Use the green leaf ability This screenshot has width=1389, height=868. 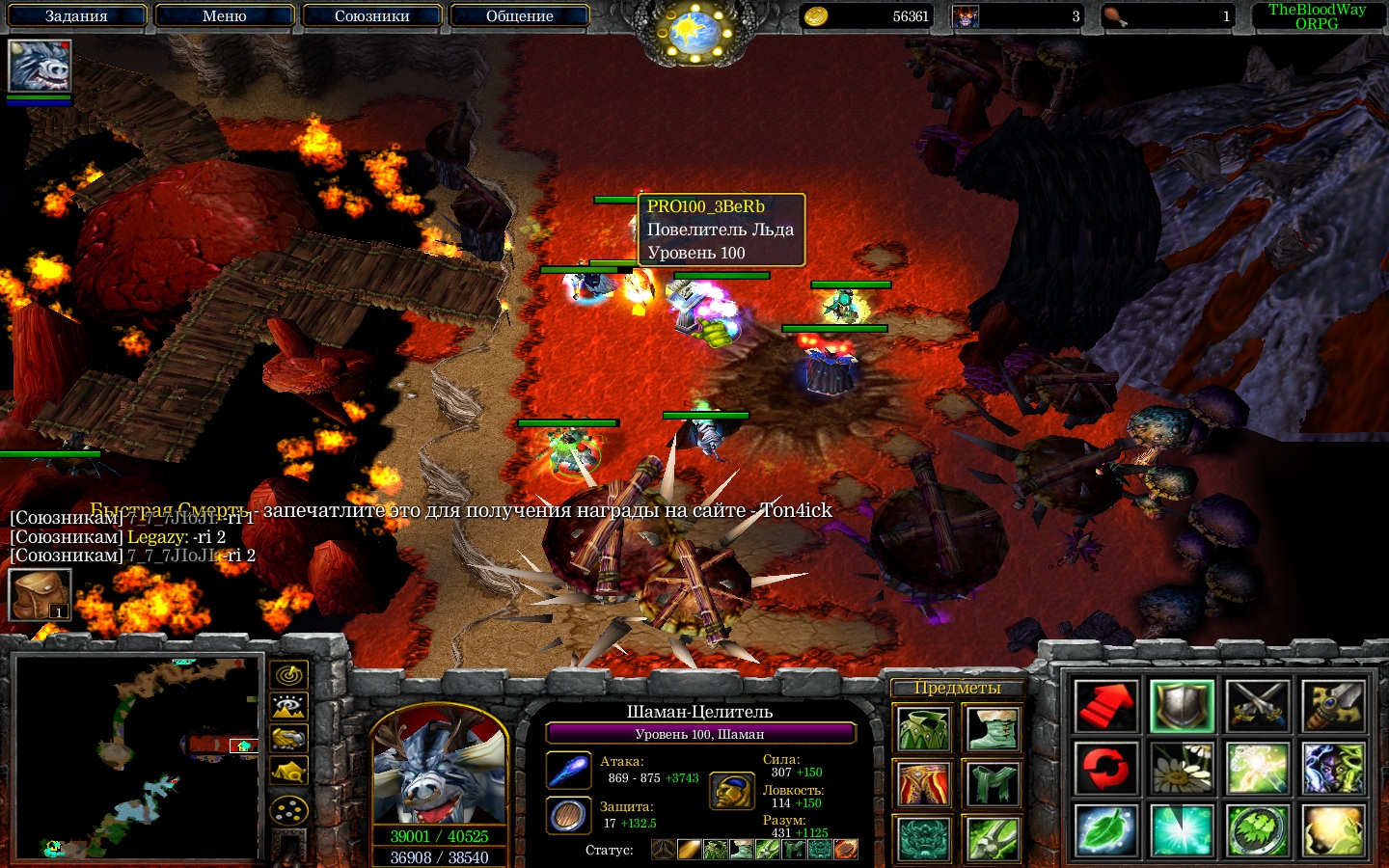click(1106, 830)
